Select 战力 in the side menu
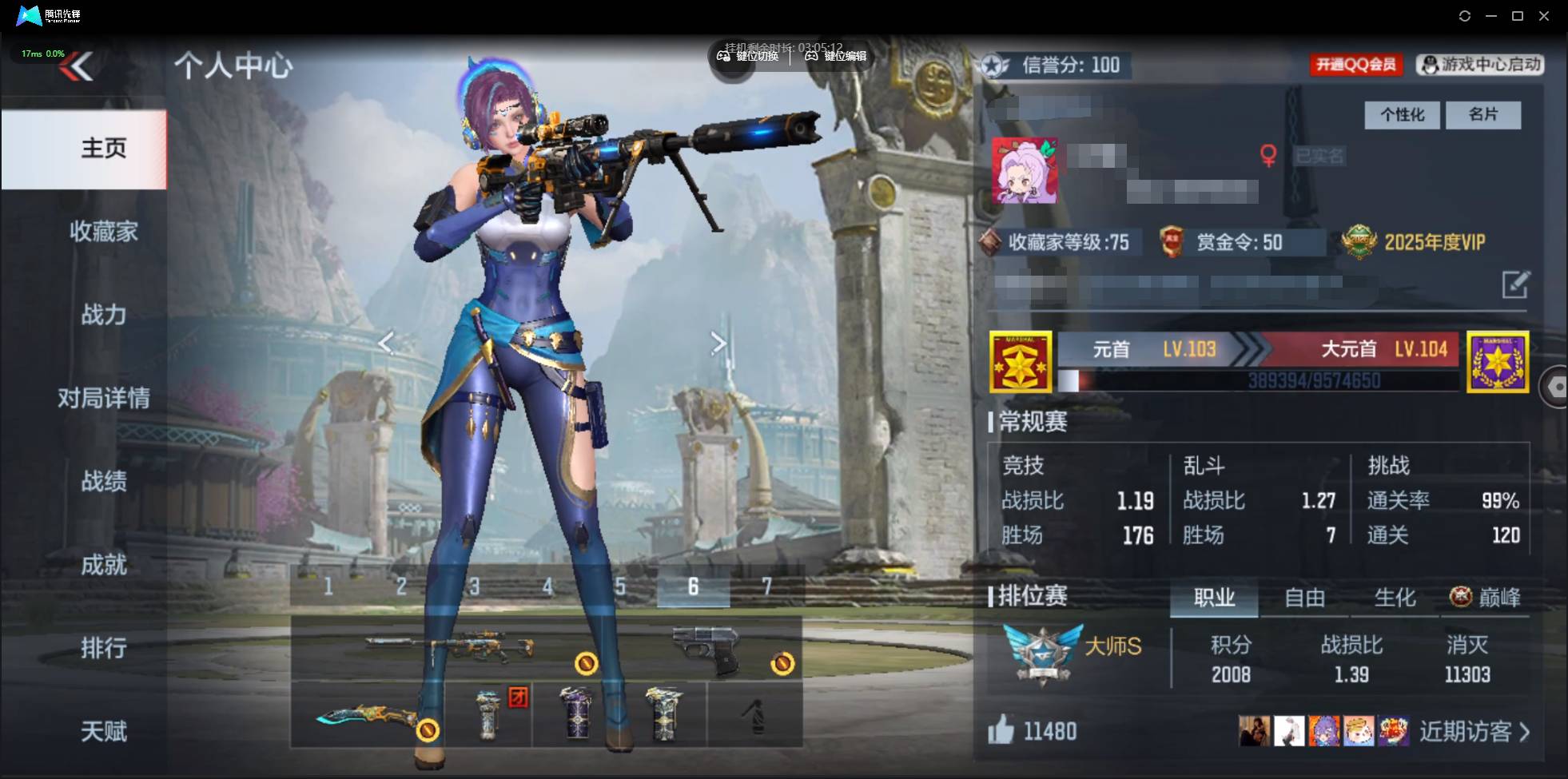 [103, 315]
